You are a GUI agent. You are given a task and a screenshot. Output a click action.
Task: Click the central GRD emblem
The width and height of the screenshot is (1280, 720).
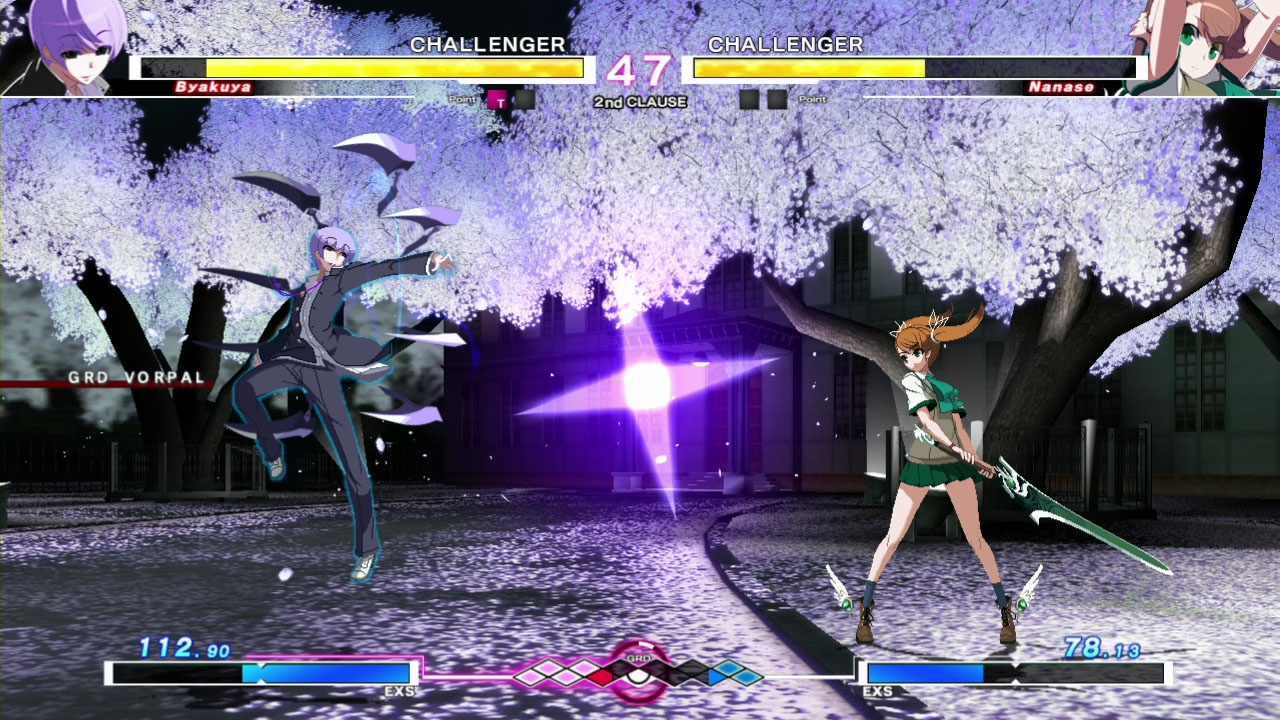(x=639, y=670)
